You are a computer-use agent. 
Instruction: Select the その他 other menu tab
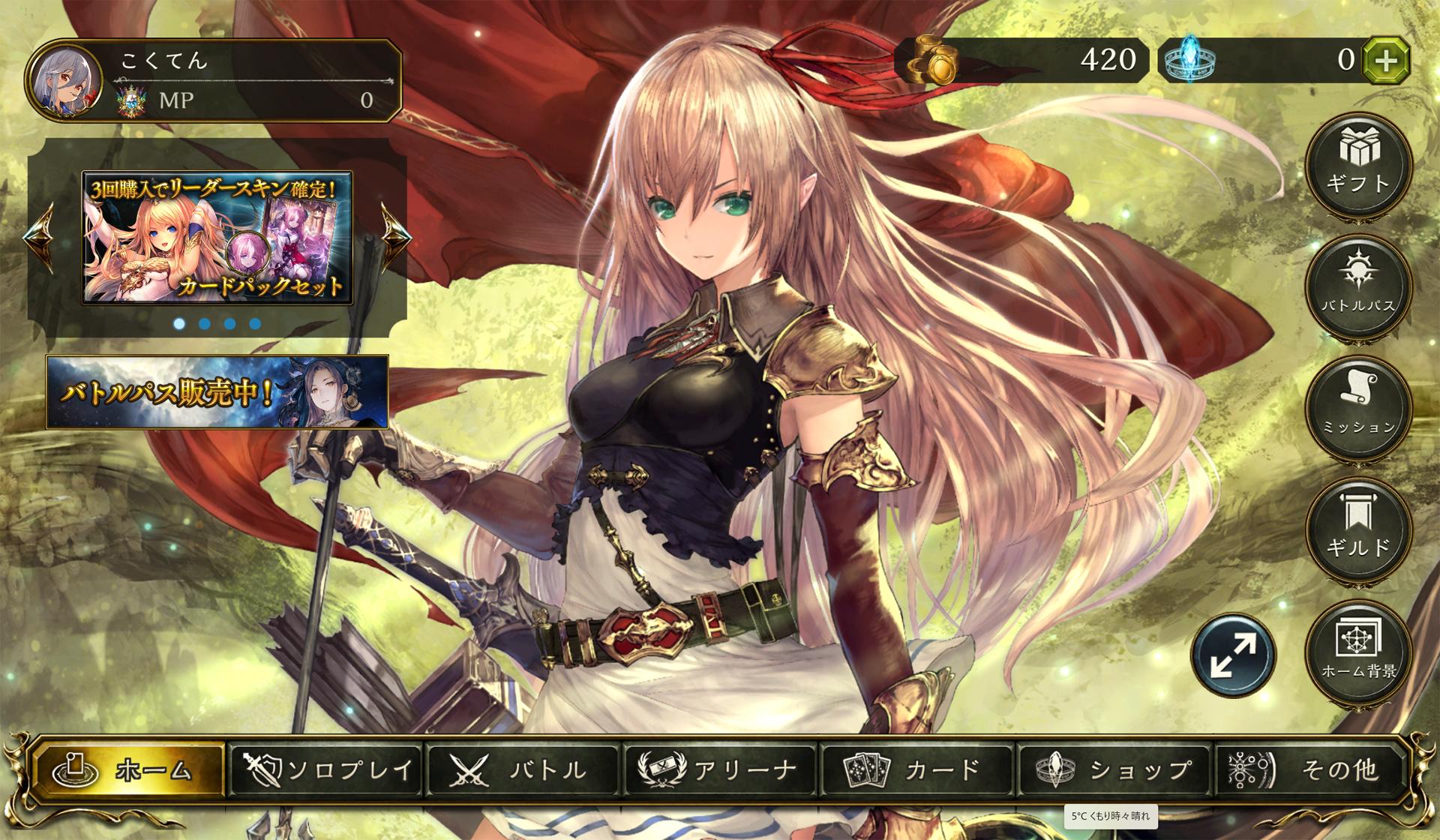pyautogui.click(x=1309, y=769)
